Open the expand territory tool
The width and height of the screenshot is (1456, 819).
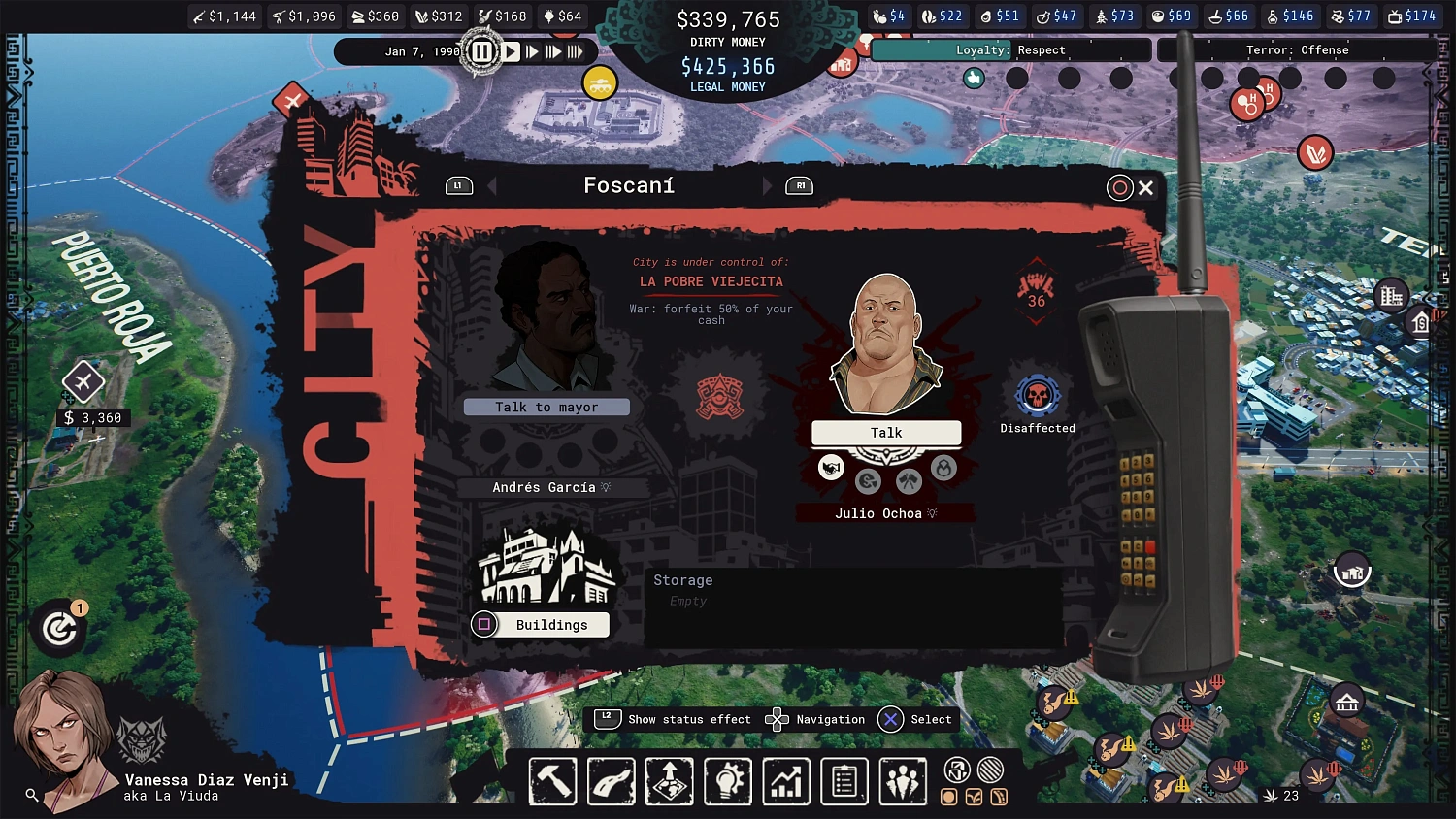click(x=669, y=781)
